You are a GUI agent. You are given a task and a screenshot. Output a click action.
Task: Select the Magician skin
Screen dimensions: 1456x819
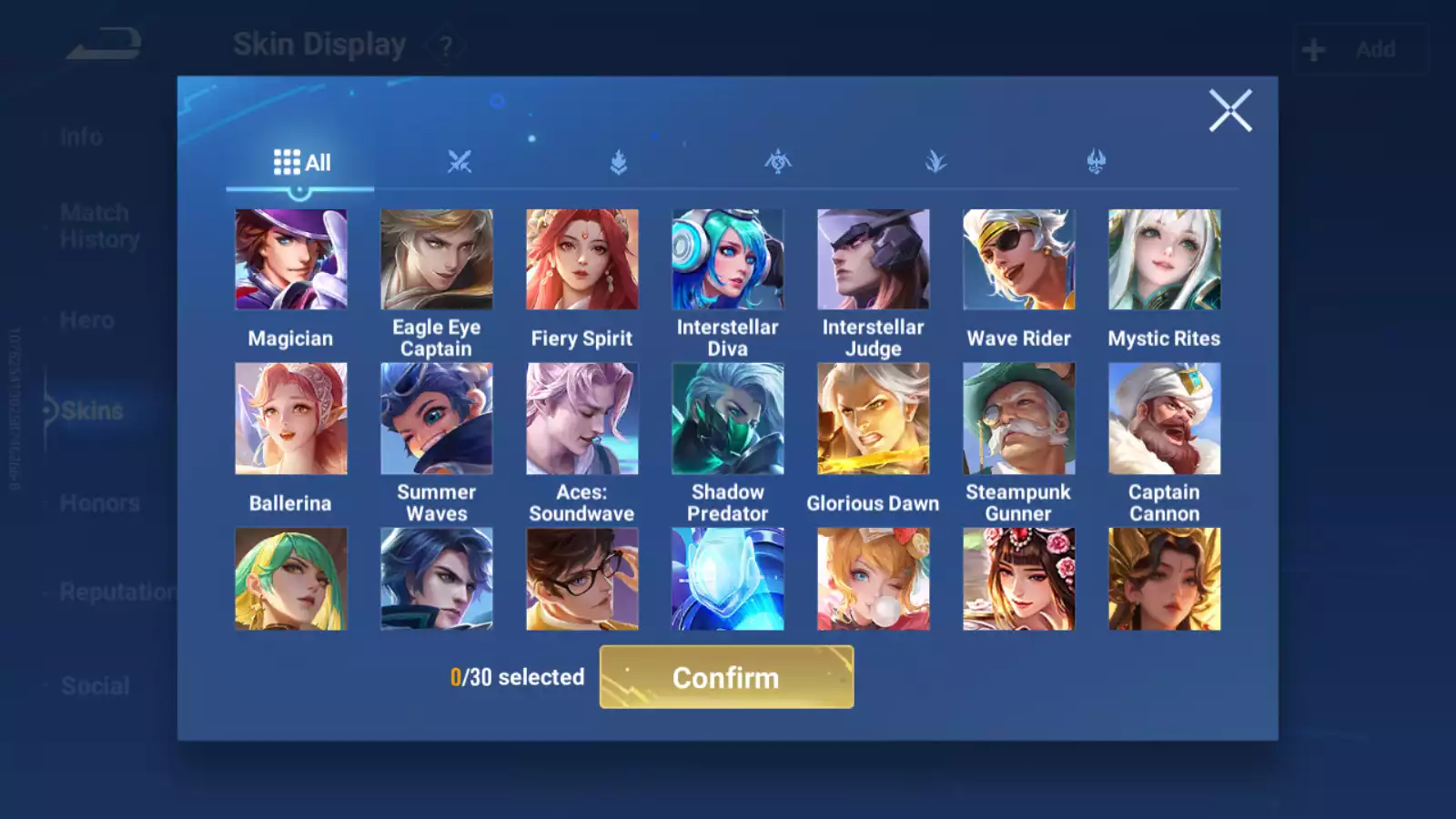coord(291,260)
